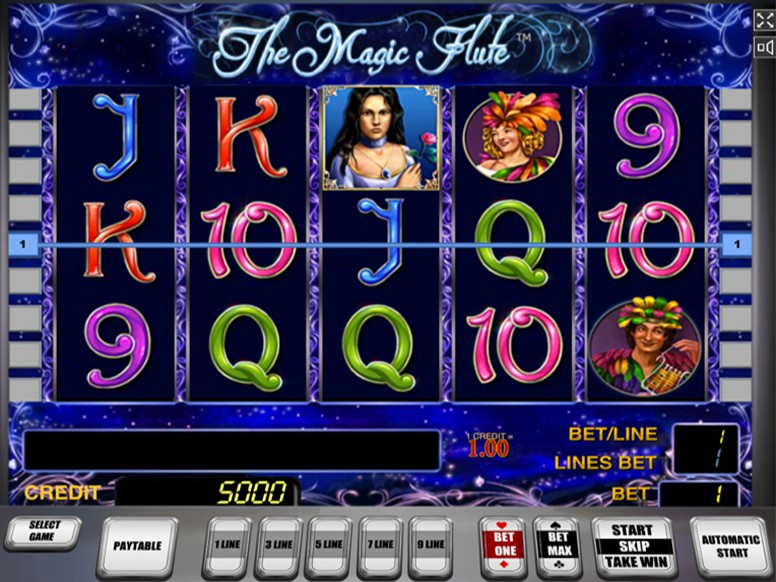This screenshot has height=582, width=776.
Task: Open the Select Game menu
Action: coord(43,532)
